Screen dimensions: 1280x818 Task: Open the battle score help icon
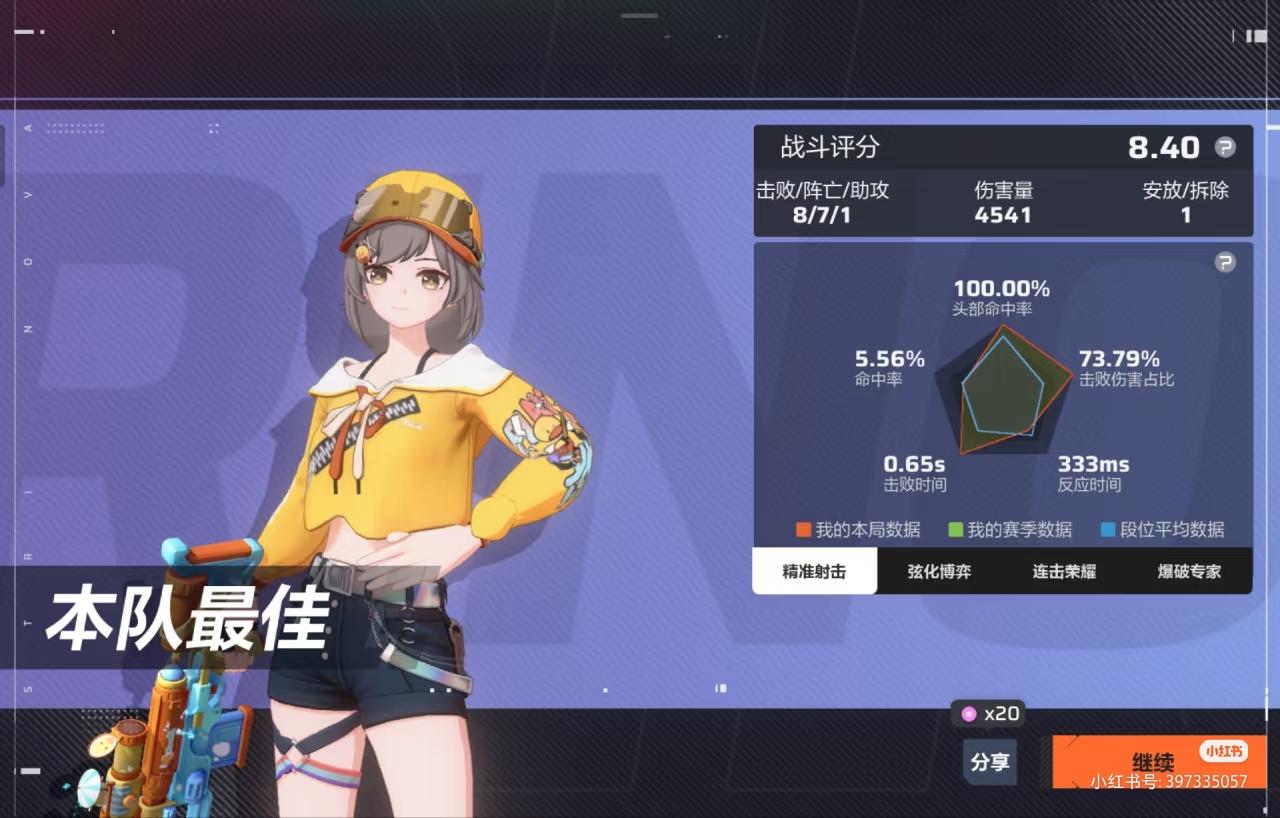[x=1224, y=147]
